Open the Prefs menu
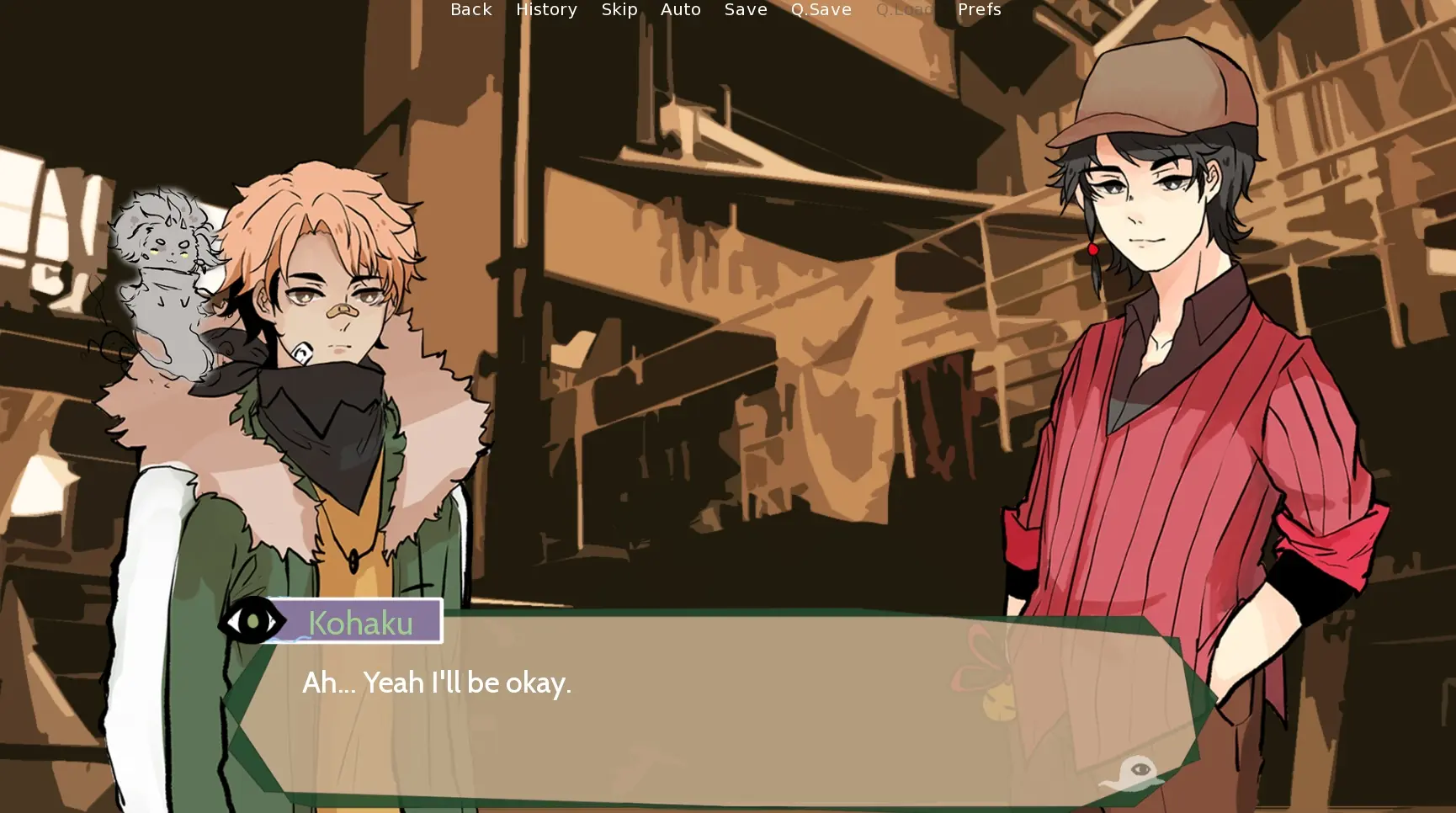The image size is (1456, 813). pyautogui.click(x=978, y=10)
